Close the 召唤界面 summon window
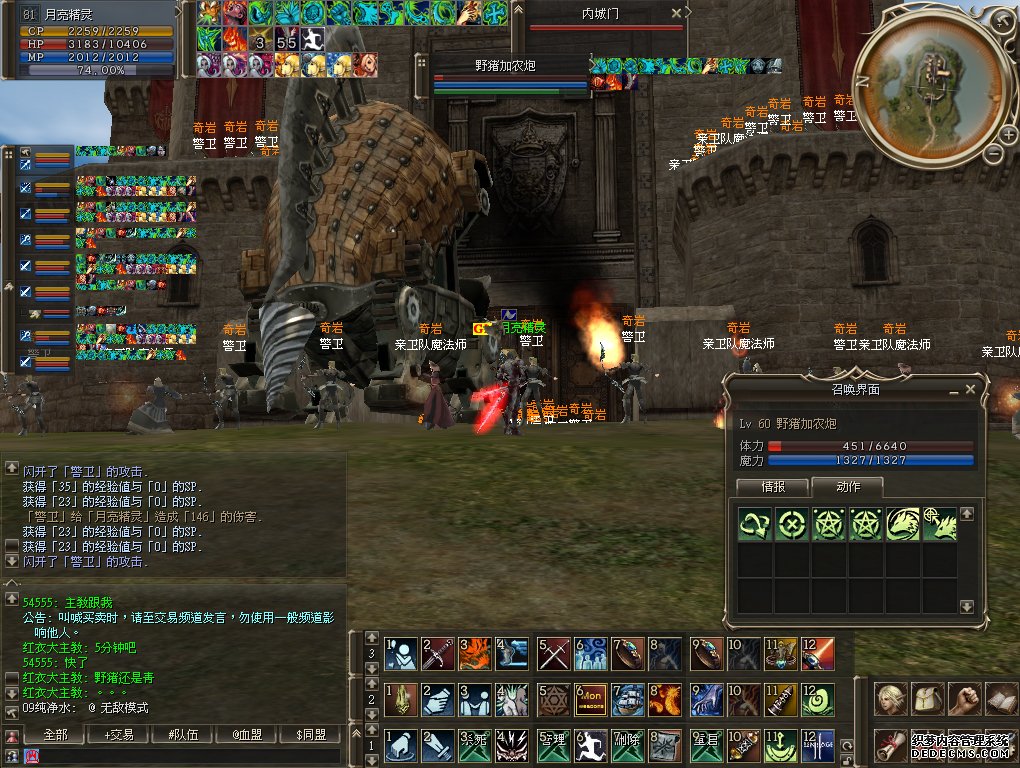1020x768 pixels. click(970, 389)
